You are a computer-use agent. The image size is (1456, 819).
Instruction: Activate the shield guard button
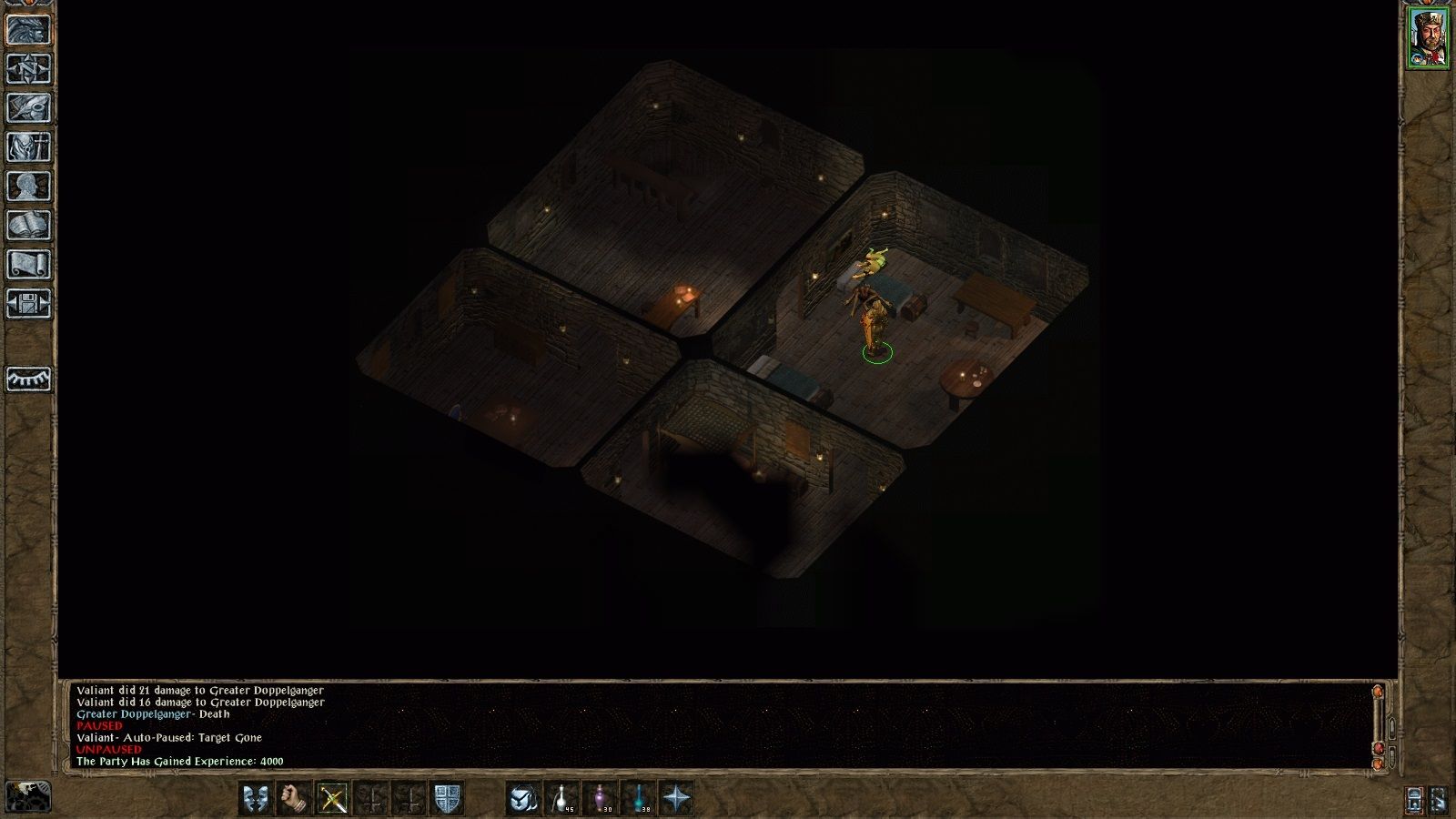pos(447,798)
